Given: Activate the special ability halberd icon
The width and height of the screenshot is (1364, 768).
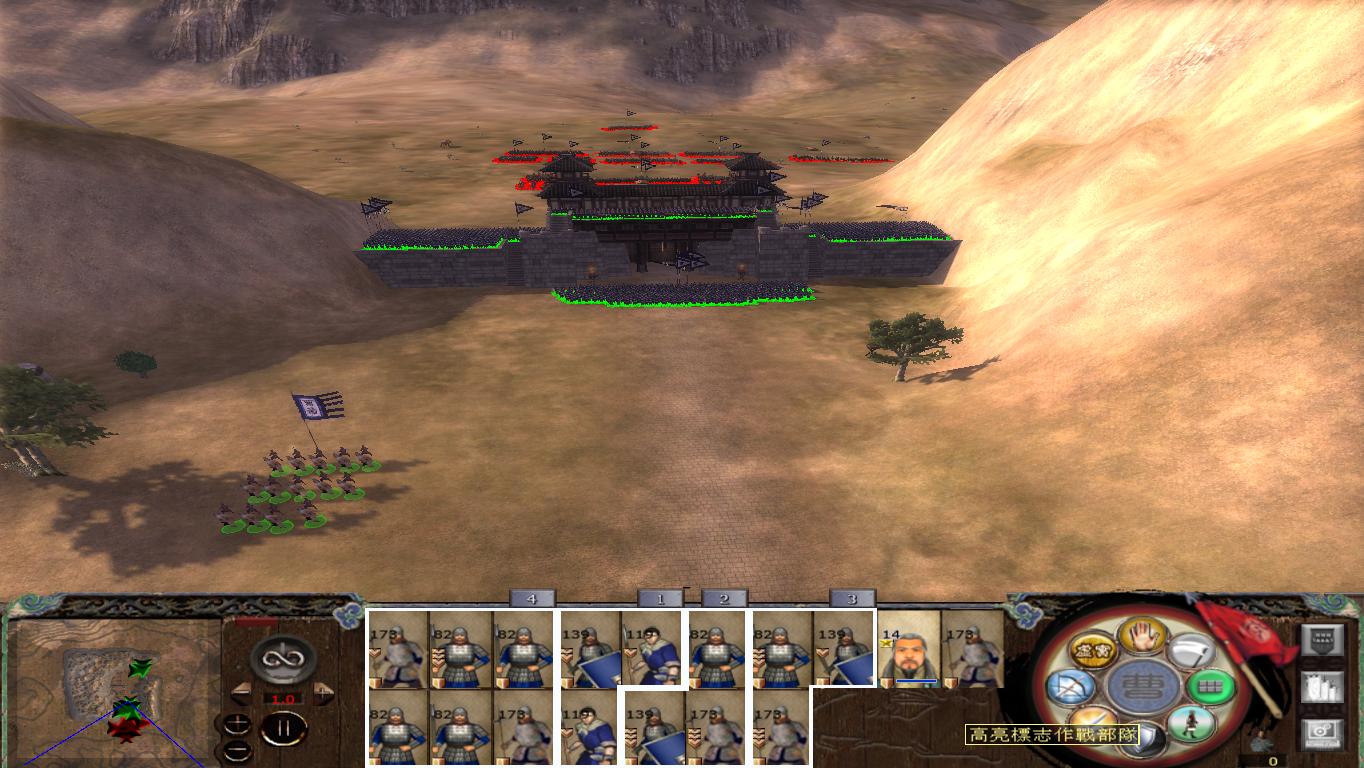Looking at the screenshot, I should (1193, 652).
